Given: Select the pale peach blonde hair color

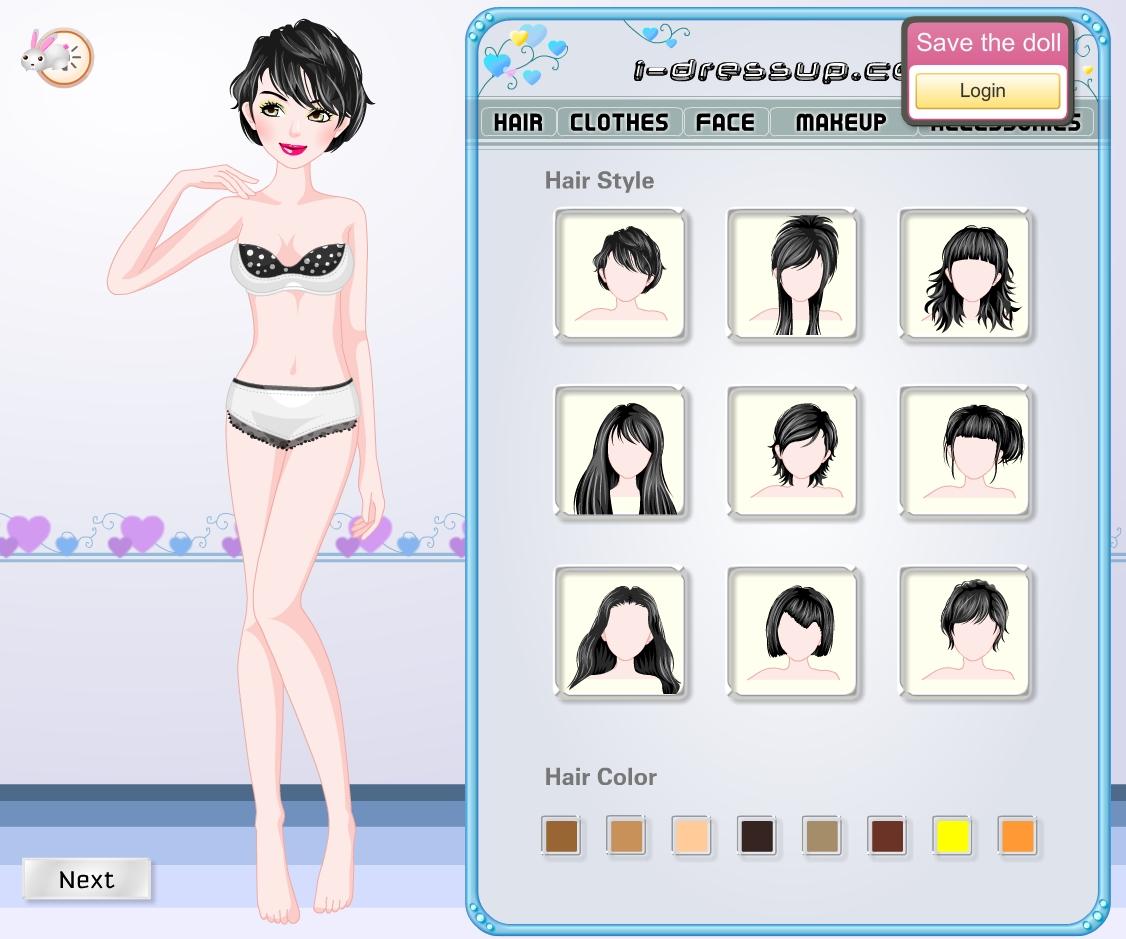Looking at the screenshot, I should pyautogui.click(x=691, y=836).
